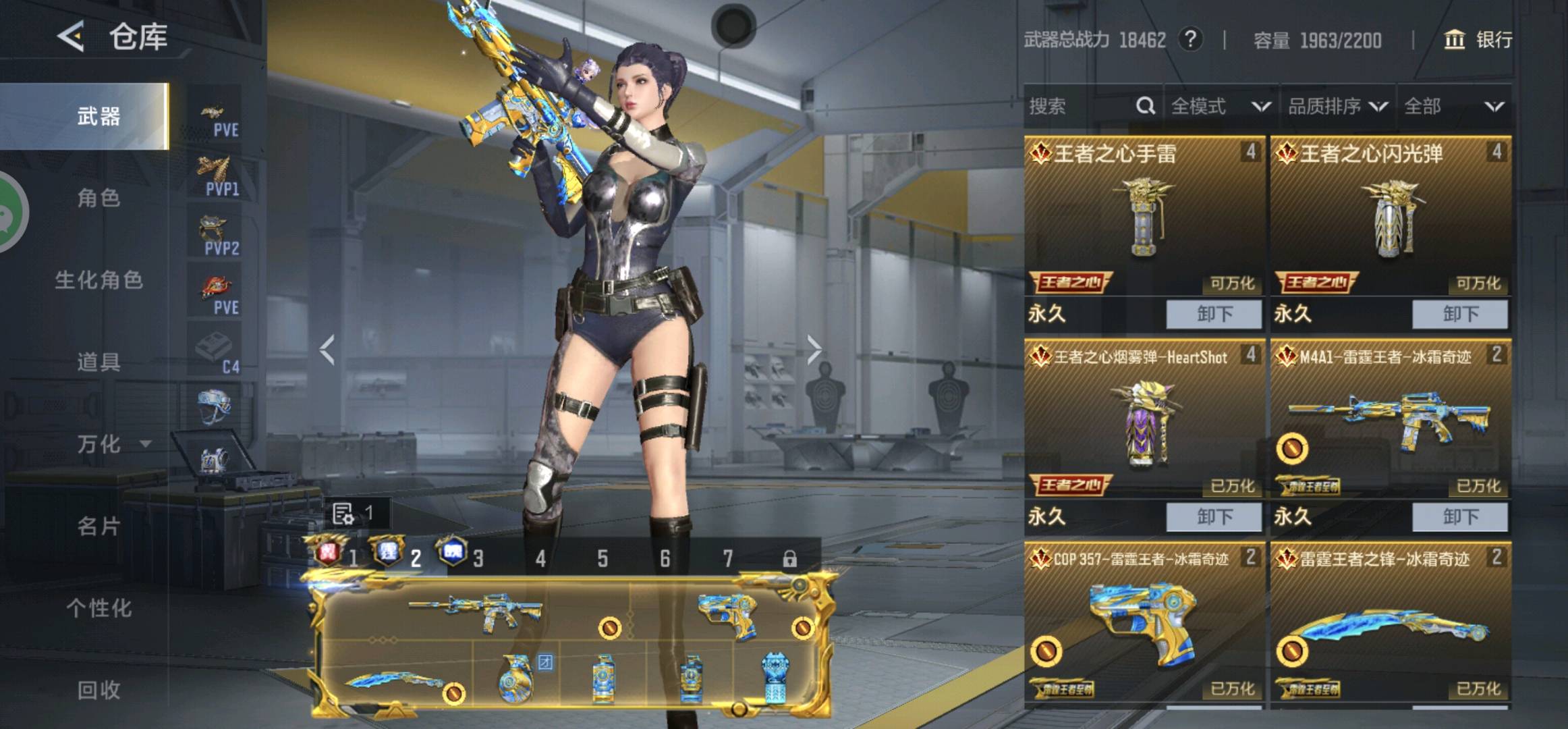Image resolution: width=1568 pixels, height=729 pixels.
Task: Switch to backpack slot 4
Action: [540, 558]
